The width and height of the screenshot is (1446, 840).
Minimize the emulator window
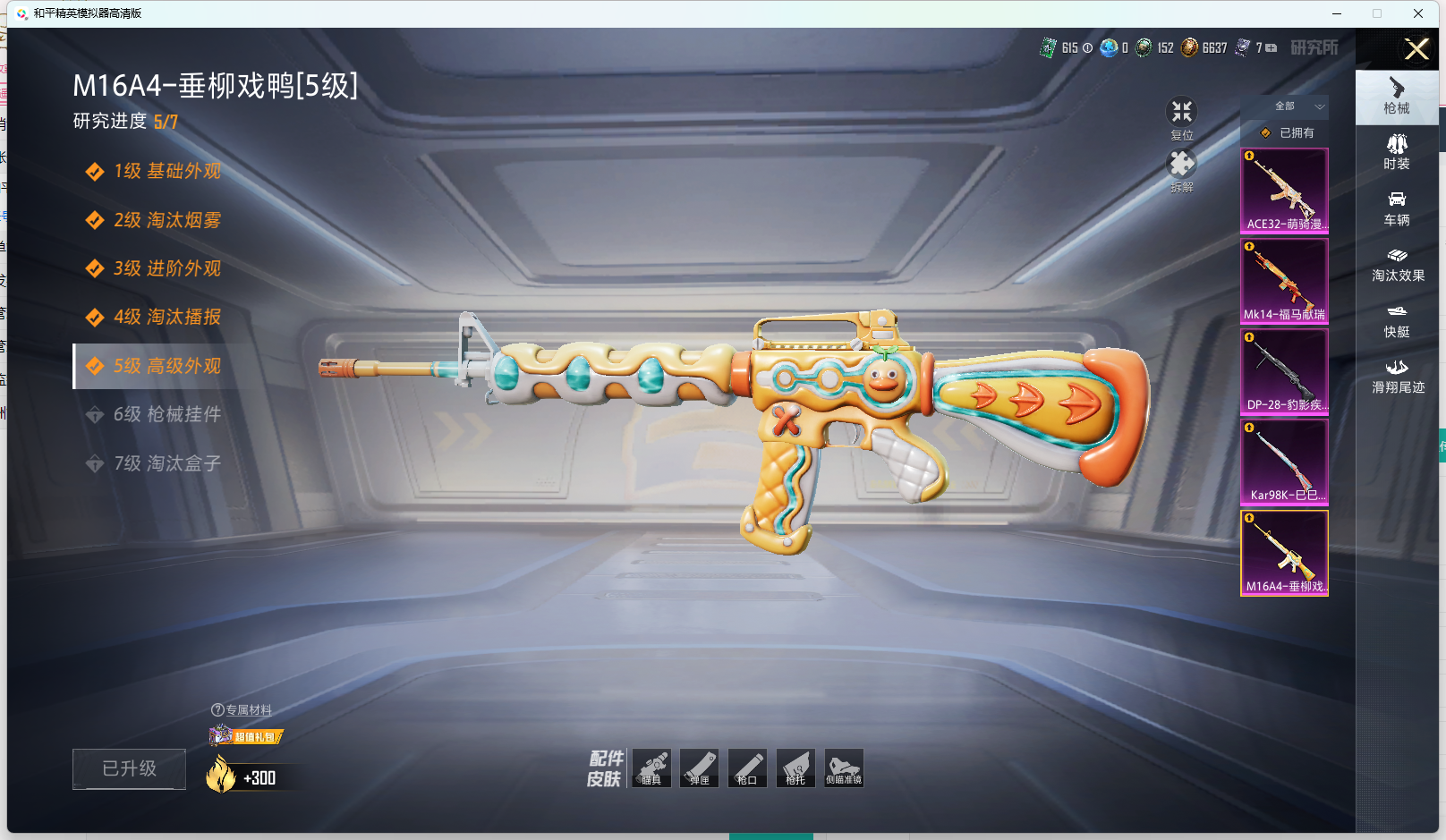pos(1337,13)
